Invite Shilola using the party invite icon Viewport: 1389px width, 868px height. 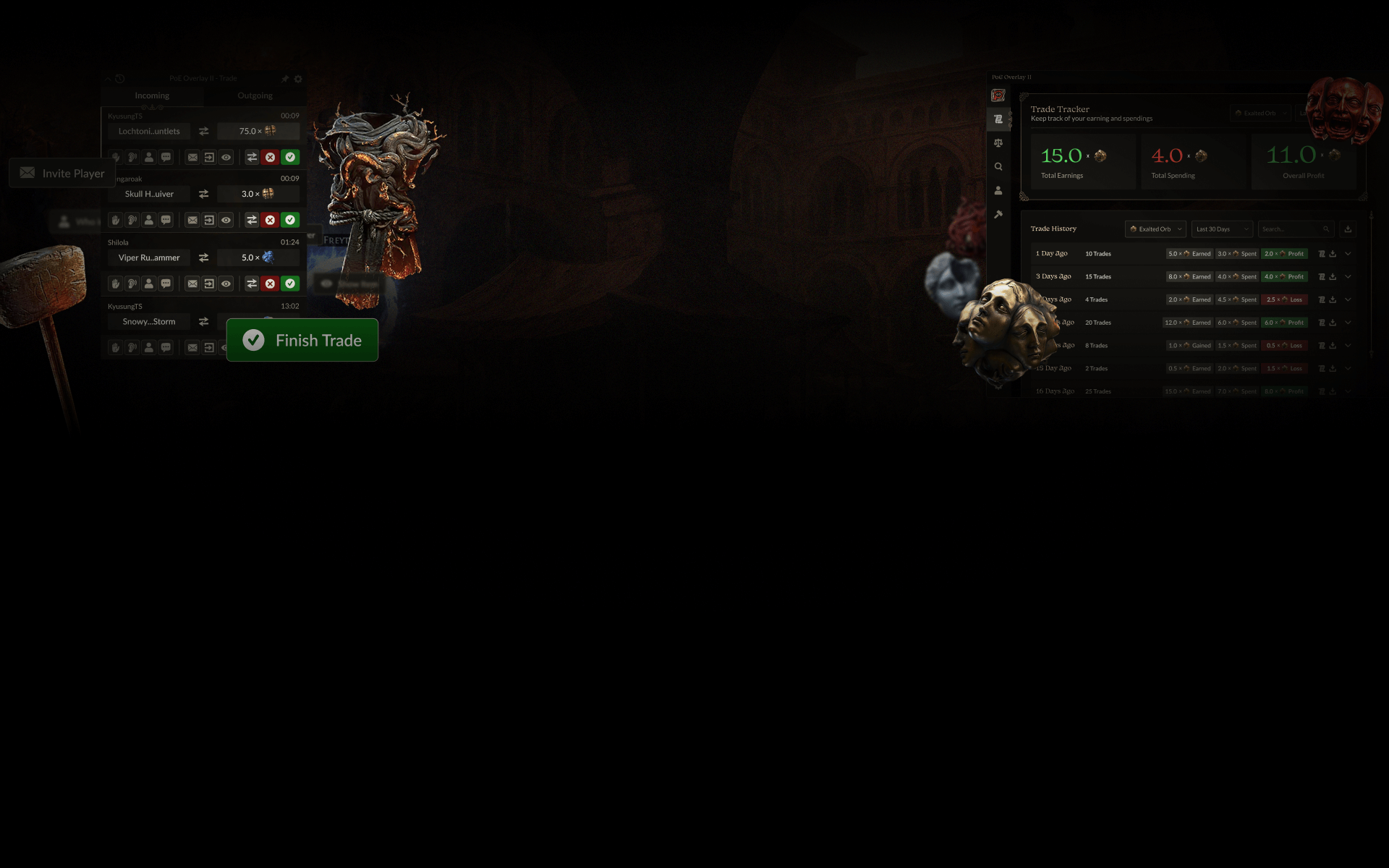(x=149, y=284)
